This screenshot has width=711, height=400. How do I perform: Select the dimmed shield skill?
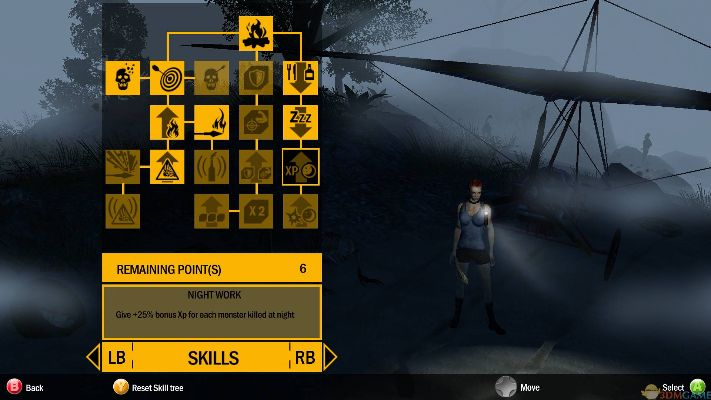255,77
